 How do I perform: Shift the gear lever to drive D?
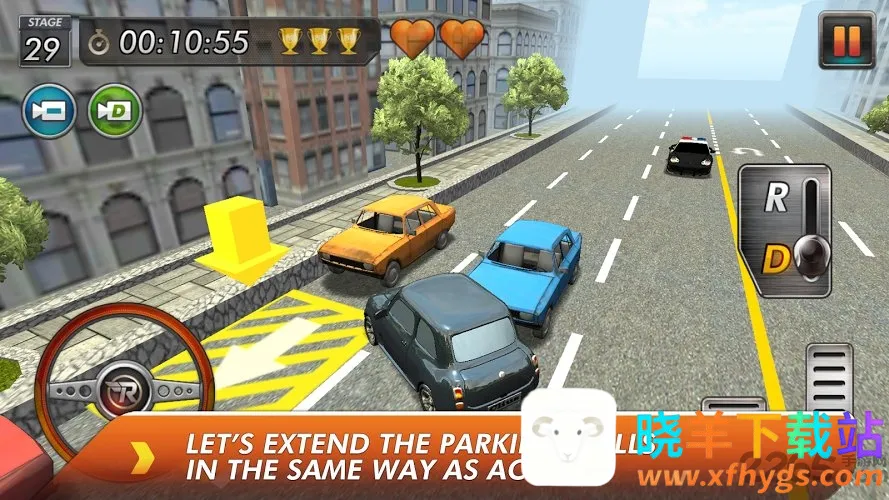[776, 259]
